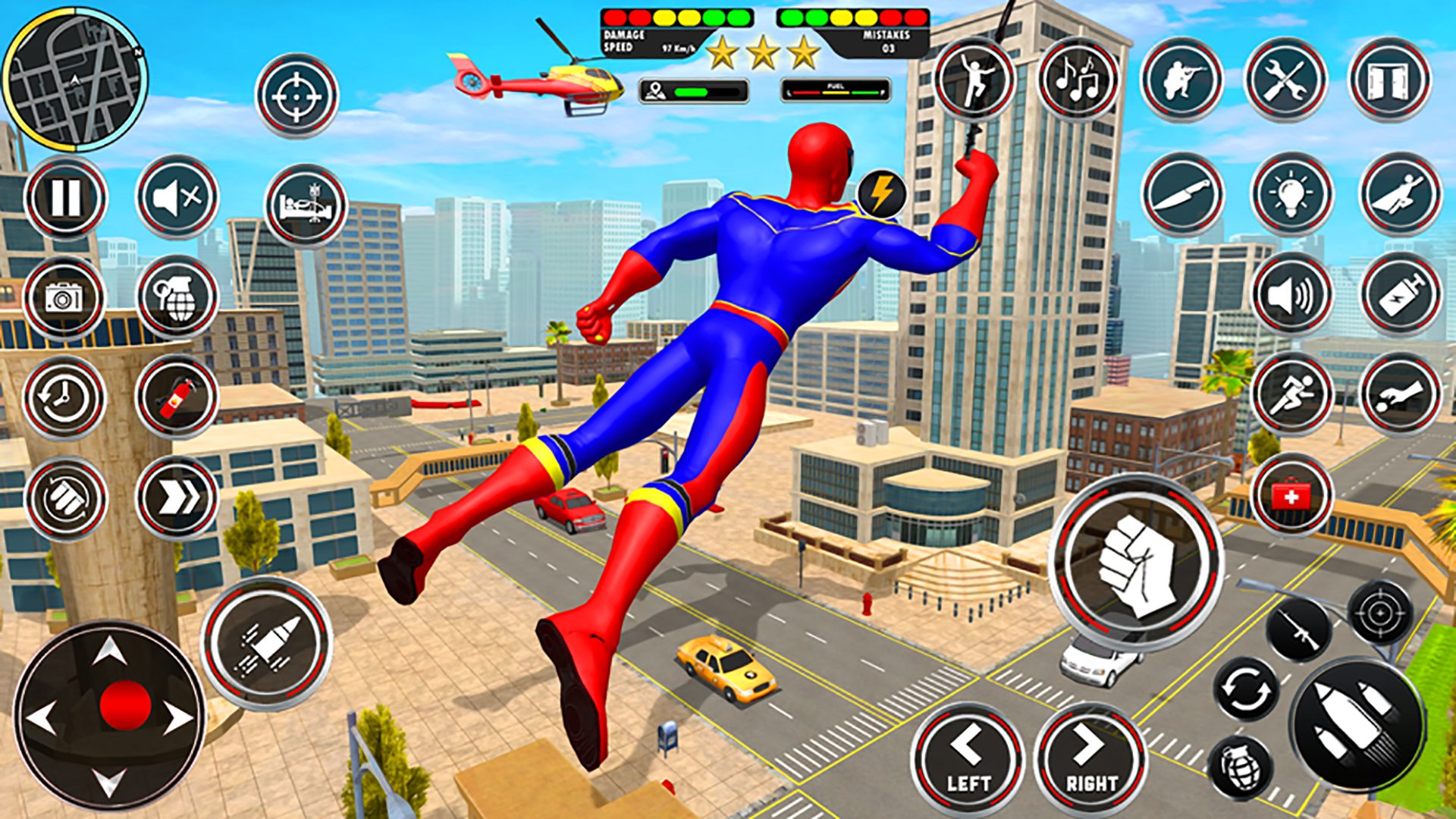Take a screenshot with the camera button
This screenshot has width=1456, height=819.
(64, 298)
